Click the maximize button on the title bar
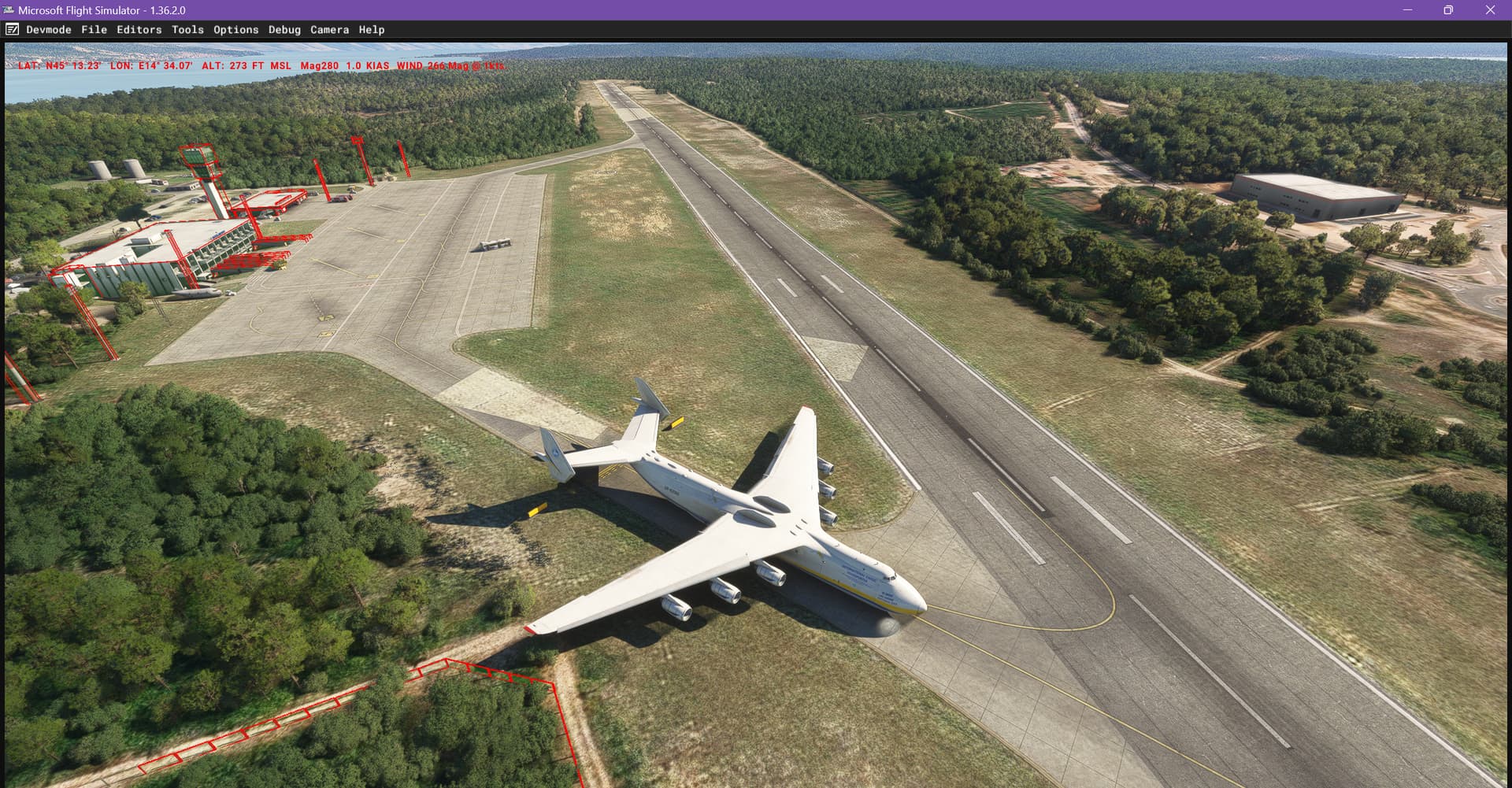1512x788 pixels. pyautogui.click(x=1447, y=10)
